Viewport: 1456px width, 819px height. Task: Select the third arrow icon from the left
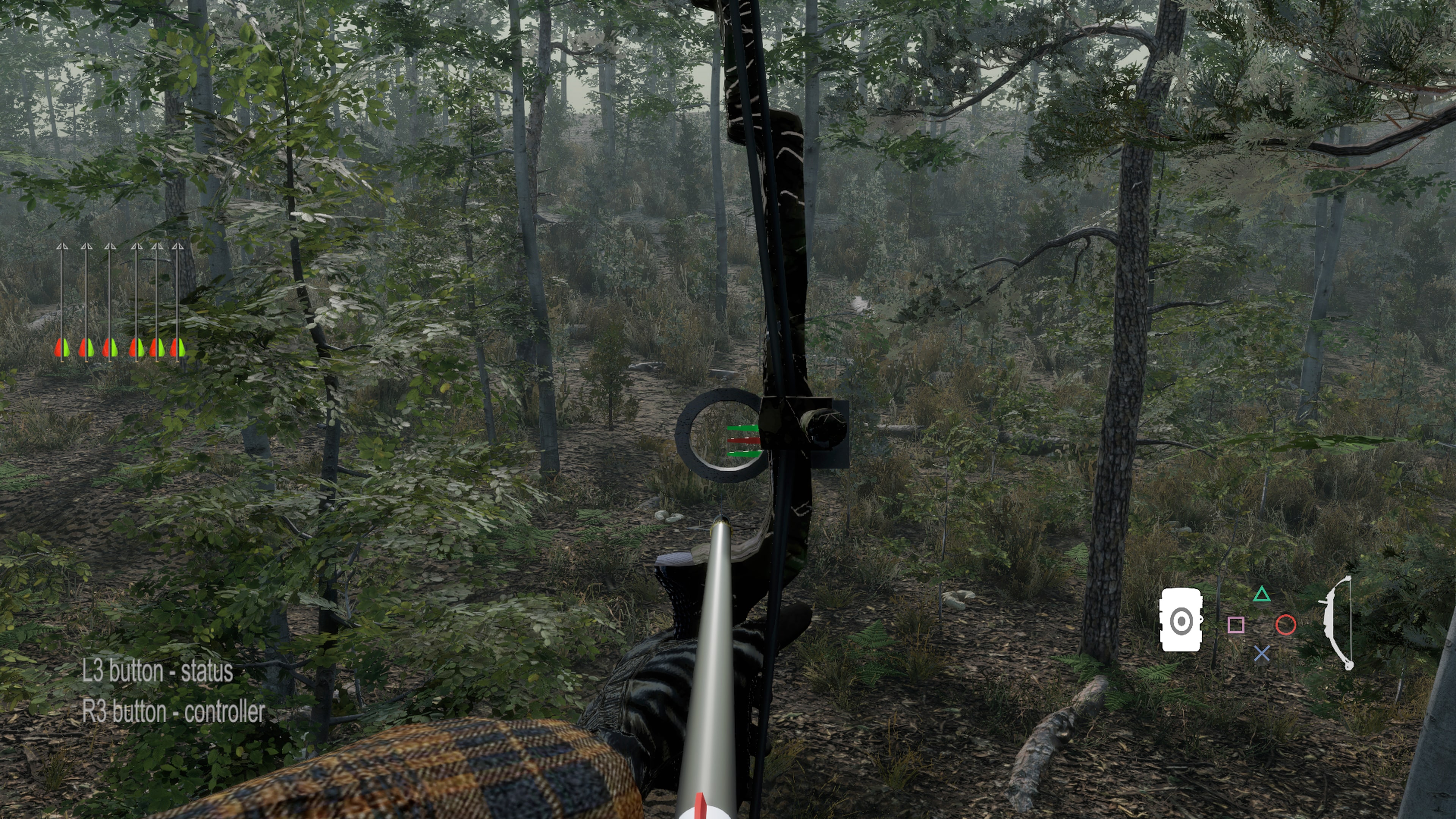(x=110, y=300)
